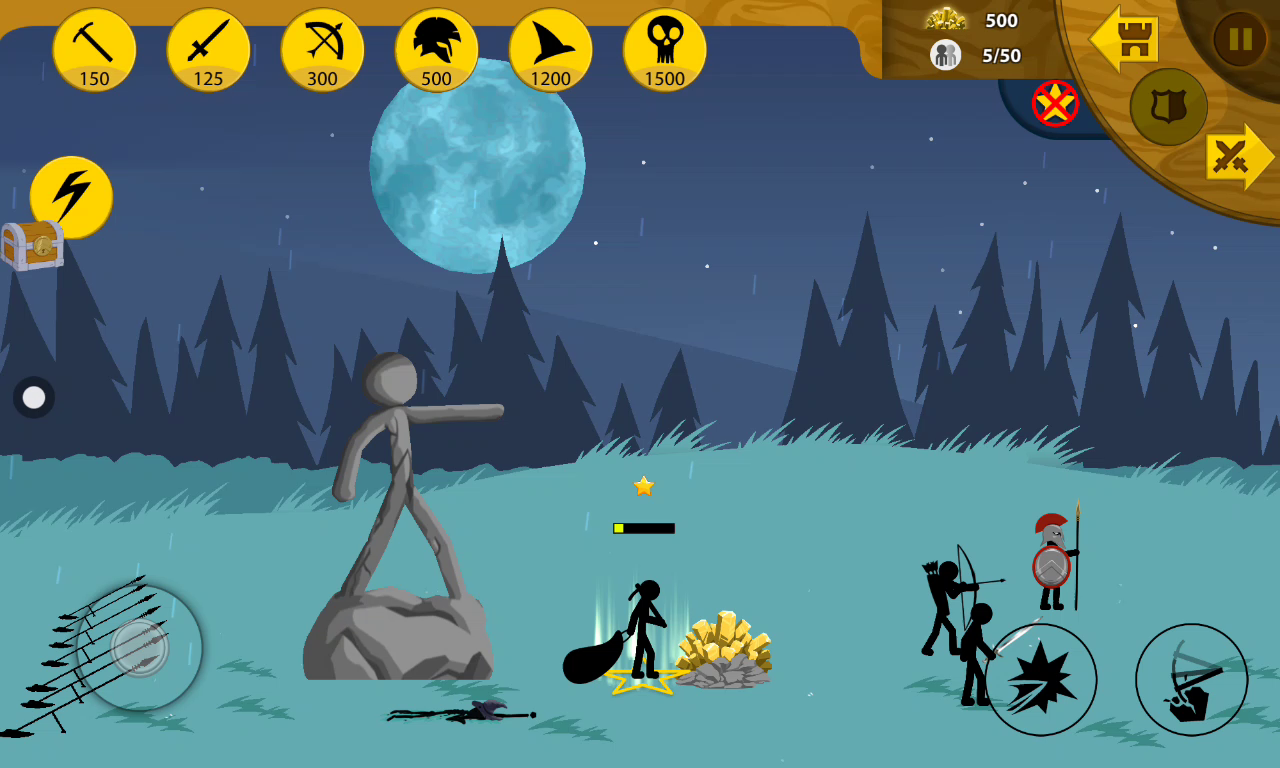Buy the skull giant unit for 1500
Image resolution: width=1280 pixels, height=768 pixels.
click(664, 50)
